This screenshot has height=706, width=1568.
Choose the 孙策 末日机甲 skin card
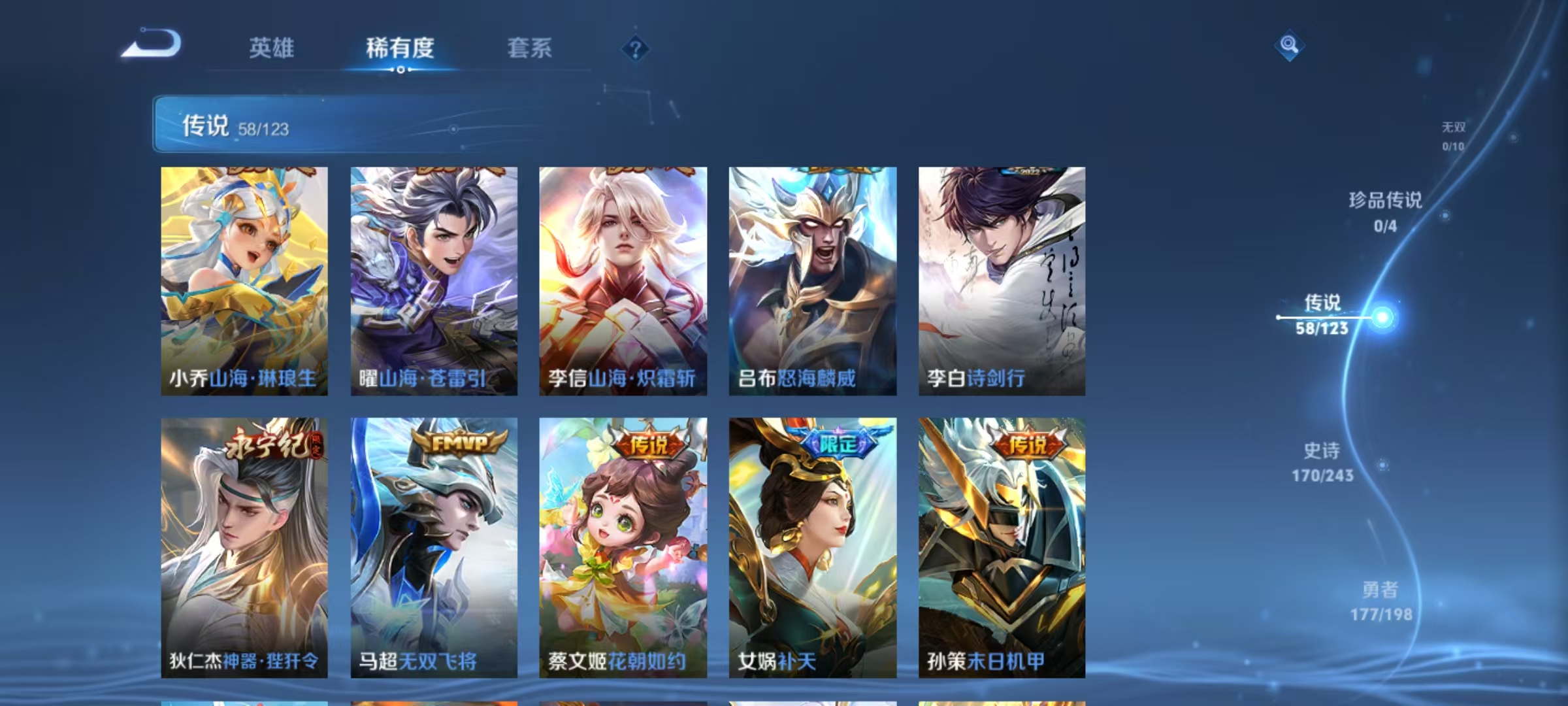coord(1002,547)
